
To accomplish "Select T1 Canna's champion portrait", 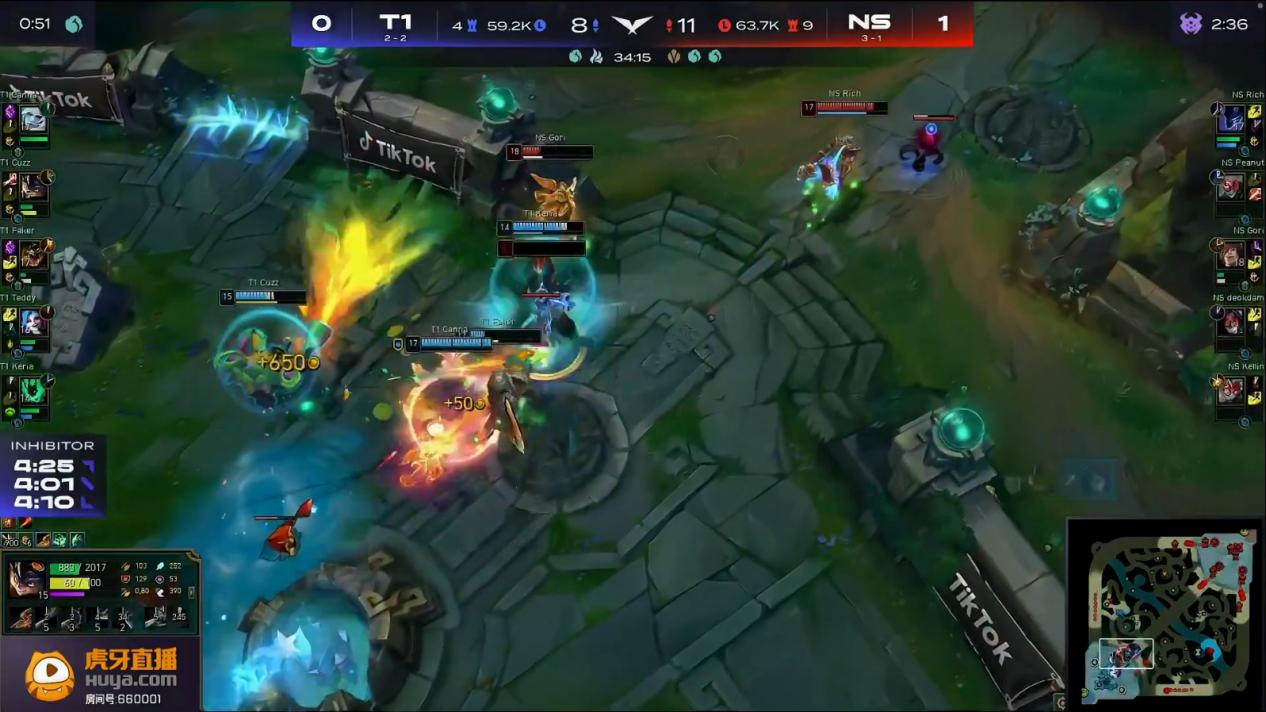I will coord(34,120).
